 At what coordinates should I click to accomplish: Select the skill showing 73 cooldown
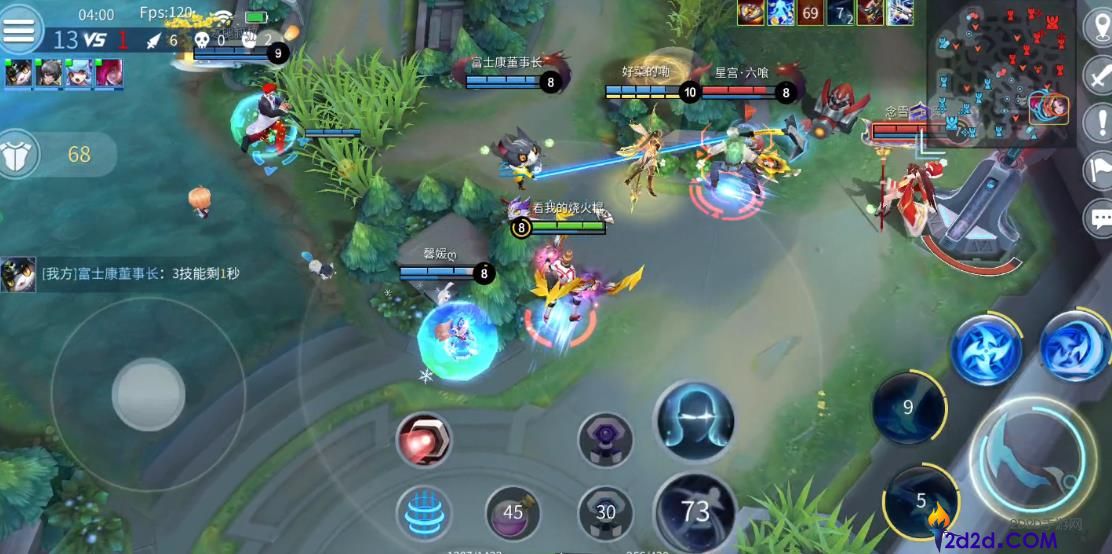coord(694,512)
